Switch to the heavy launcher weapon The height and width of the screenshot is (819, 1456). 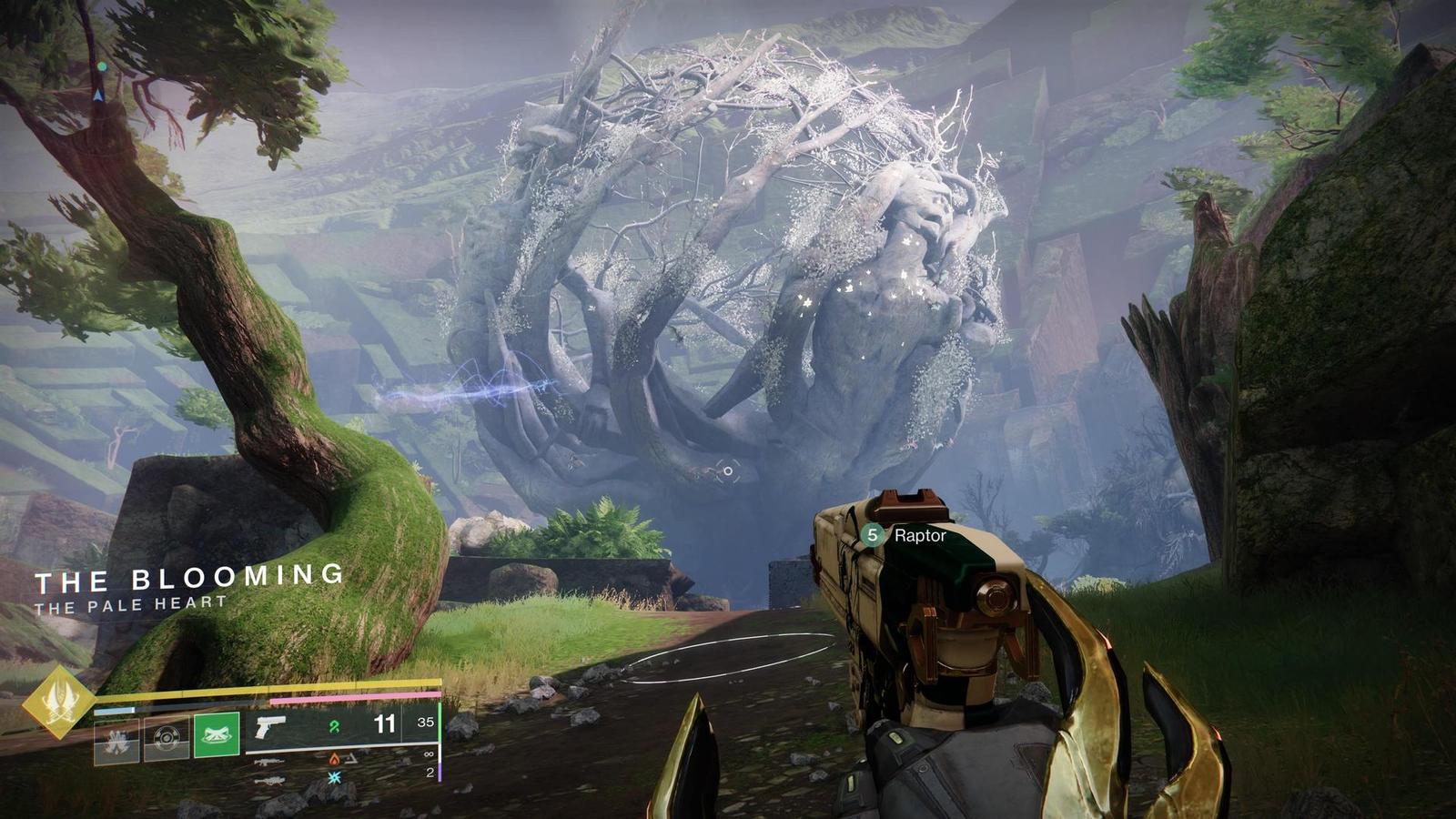click(x=269, y=780)
